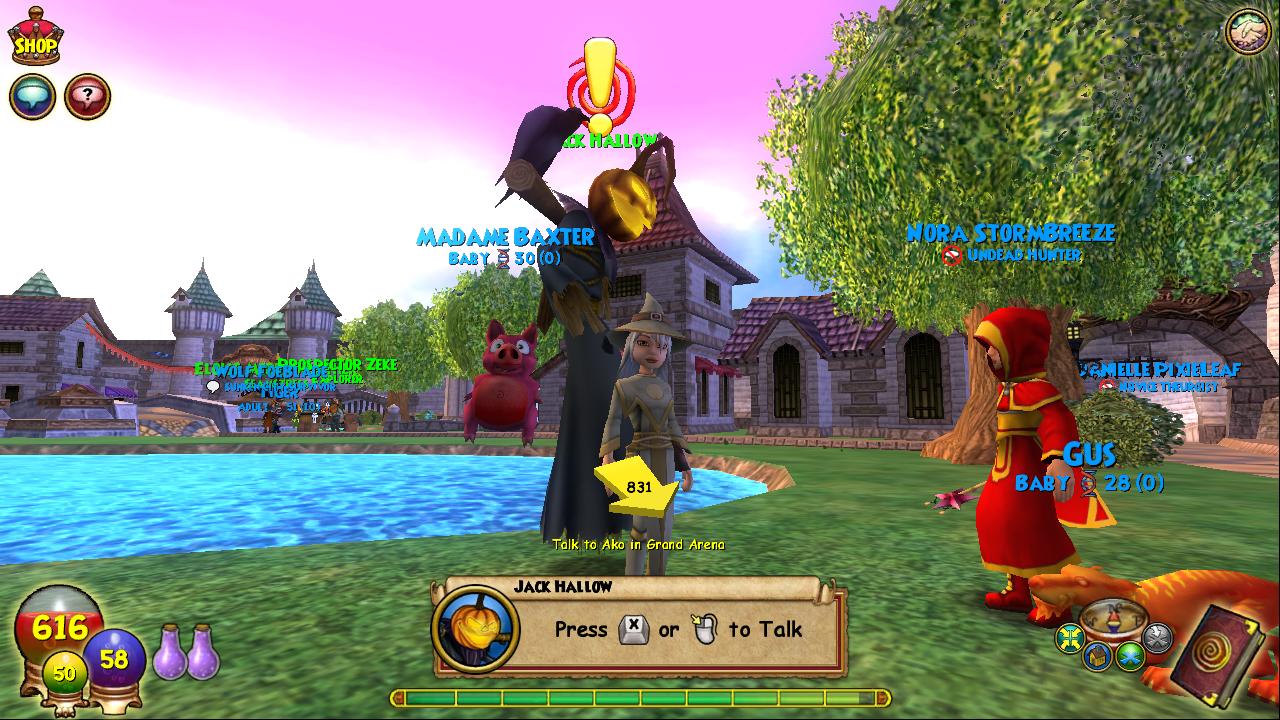The image size is (1280, 720).
Task: Use the first purple potion bottle
Action: click(171, 651)
